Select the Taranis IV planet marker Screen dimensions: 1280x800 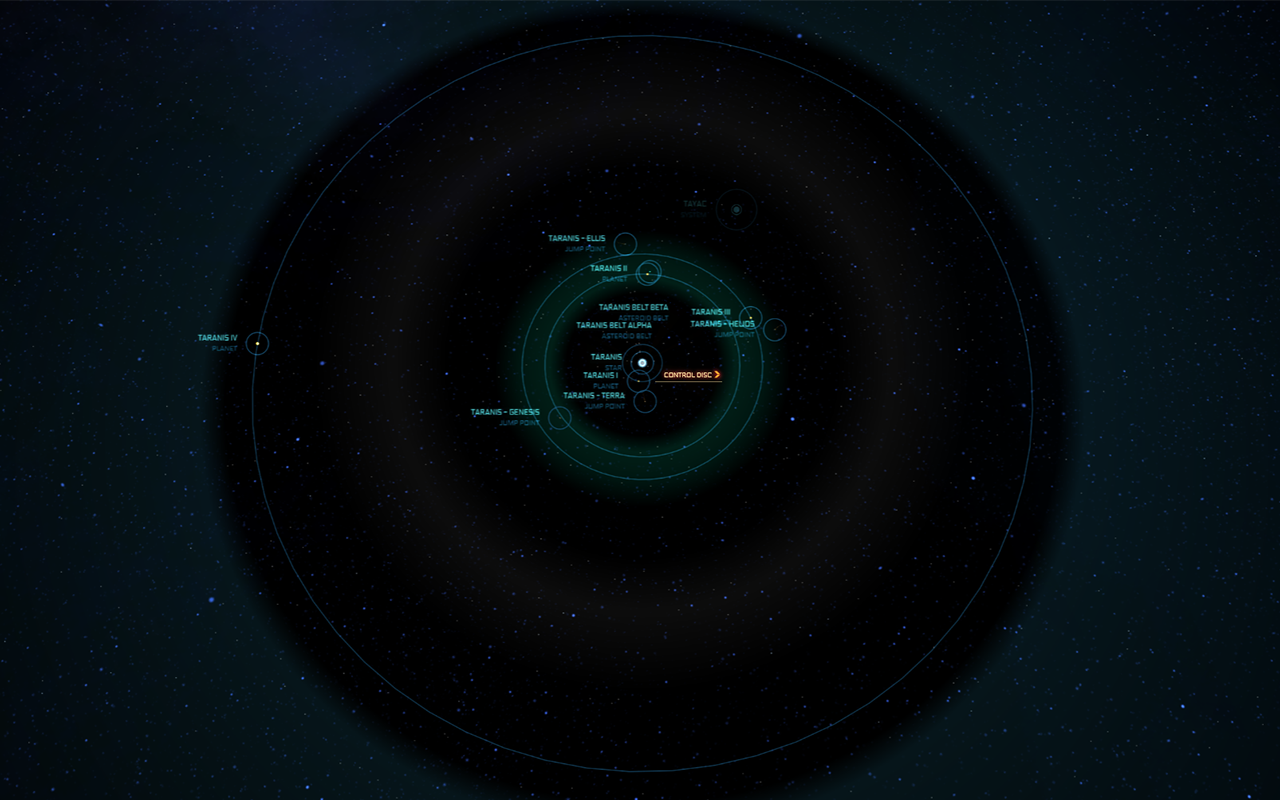click(x=257, y=343)
